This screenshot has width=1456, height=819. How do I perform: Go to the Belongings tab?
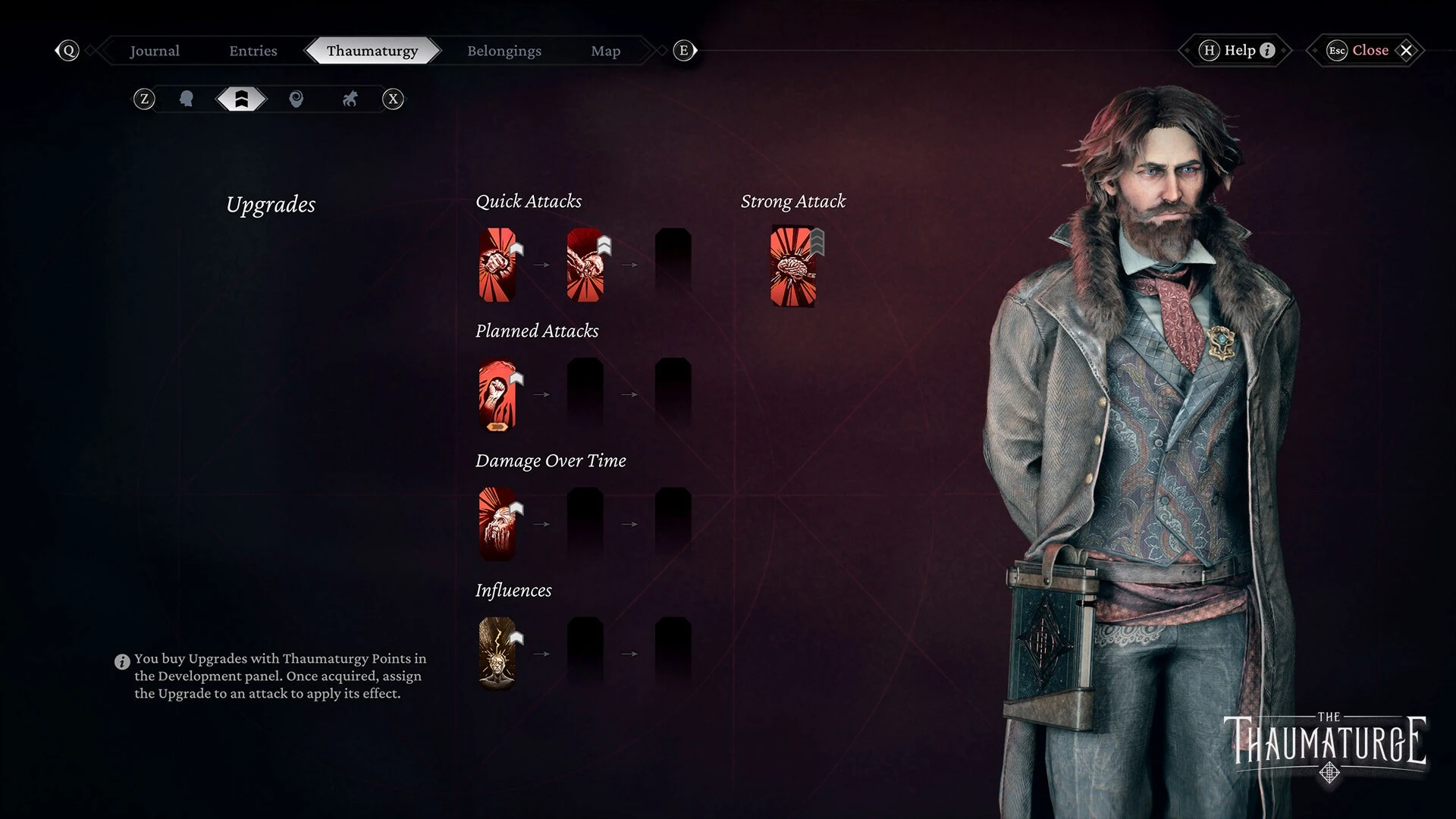pos(504,51)
